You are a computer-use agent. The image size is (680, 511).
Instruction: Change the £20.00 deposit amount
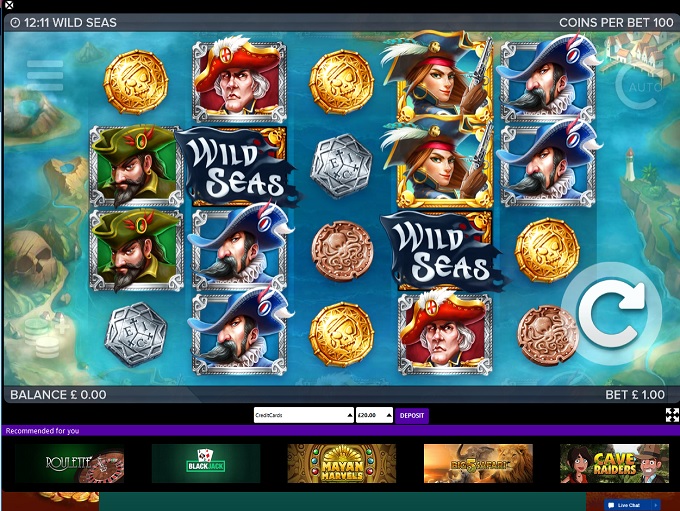[375, 415]
